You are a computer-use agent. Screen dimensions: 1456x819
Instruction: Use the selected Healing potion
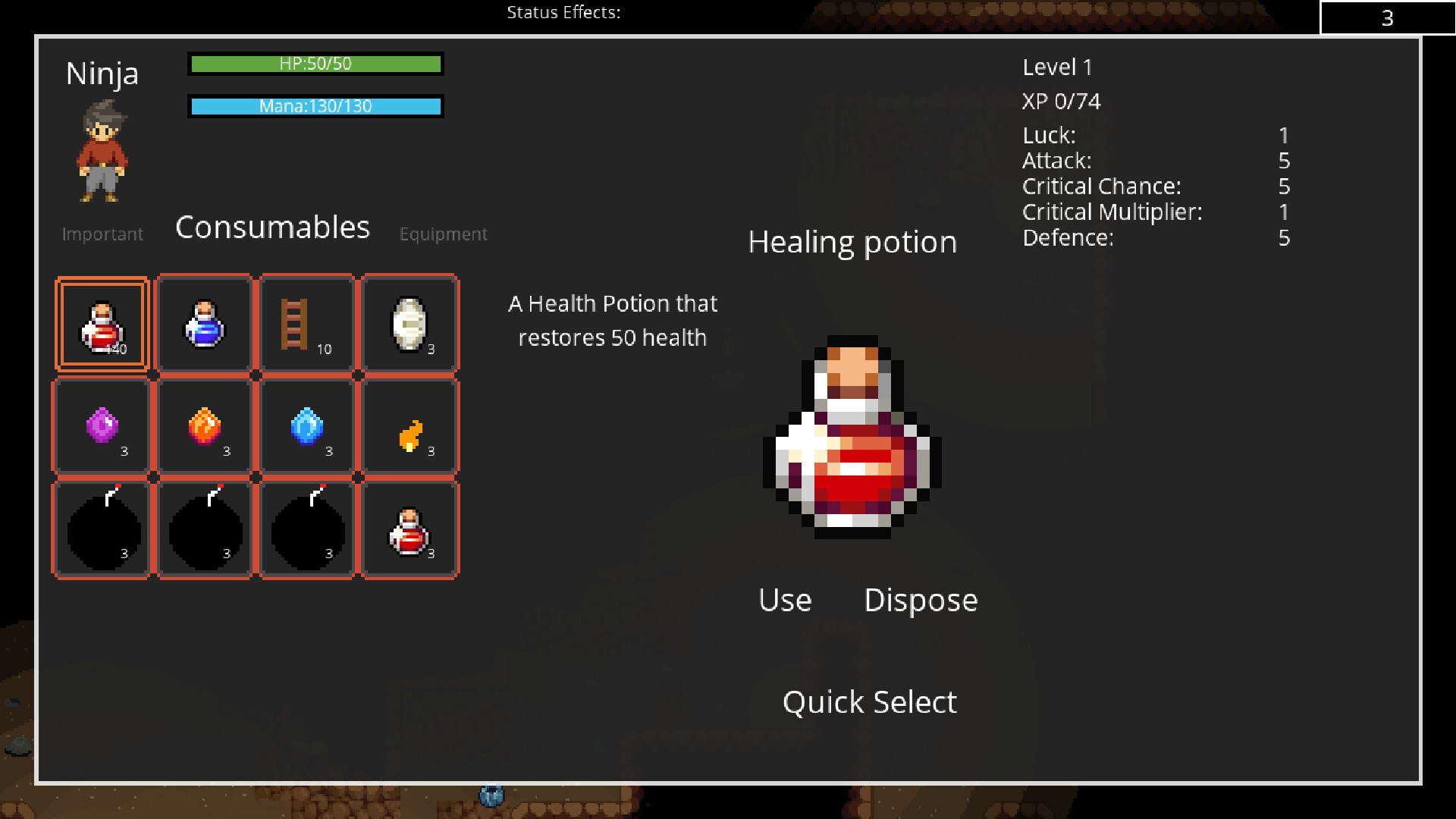click(x=784, y=600)
